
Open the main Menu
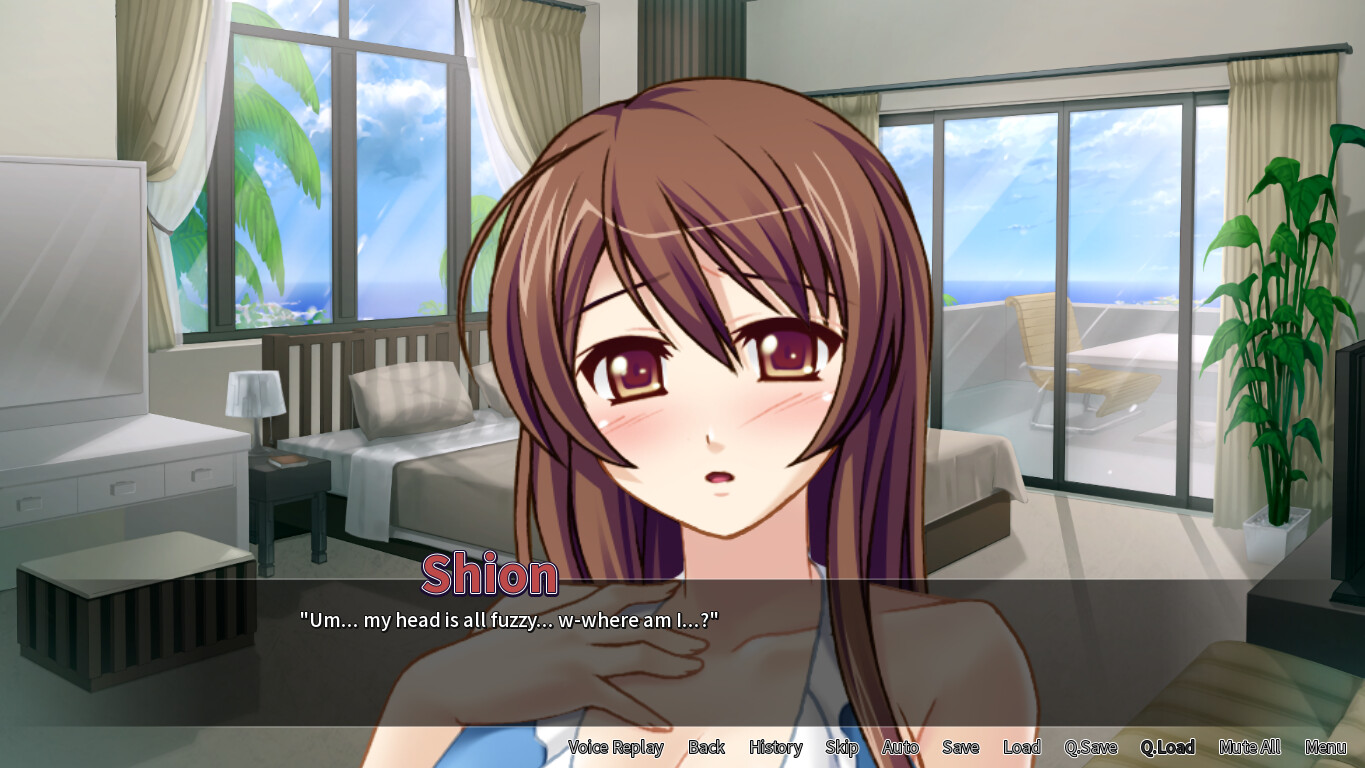click(1327, 747)
